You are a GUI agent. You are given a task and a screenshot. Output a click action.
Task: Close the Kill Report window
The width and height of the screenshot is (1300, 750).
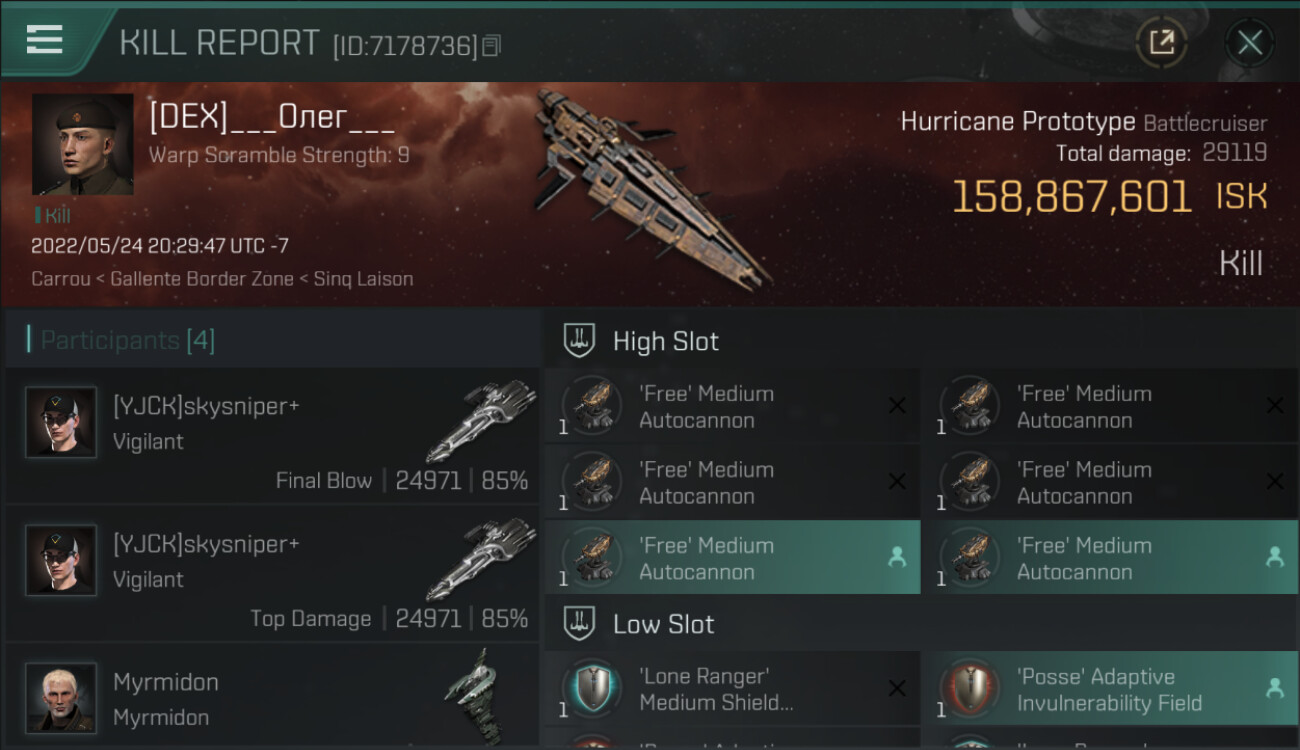[1249, 42]
